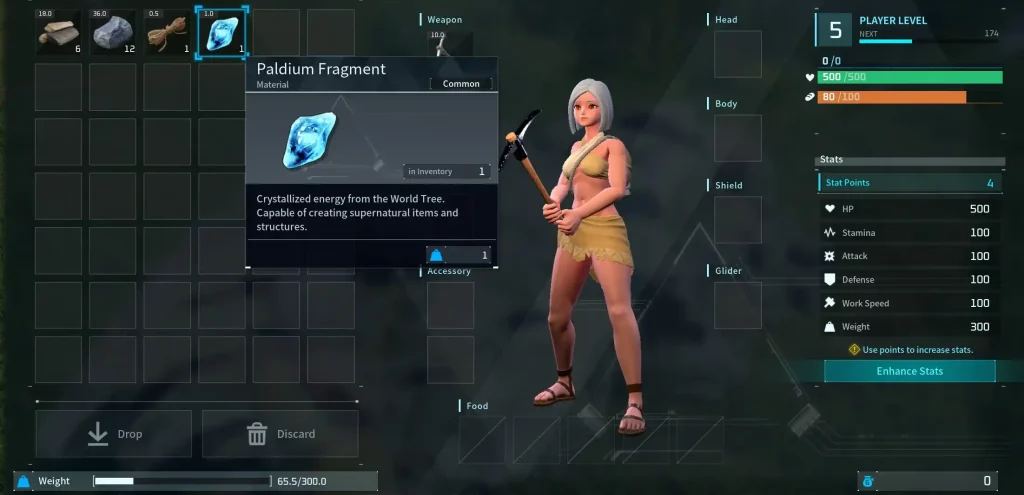Viewport: 1024px width, 495px height.
Task: Click the Paldium Fragment inventory slot
Action: tap(221, 34)
